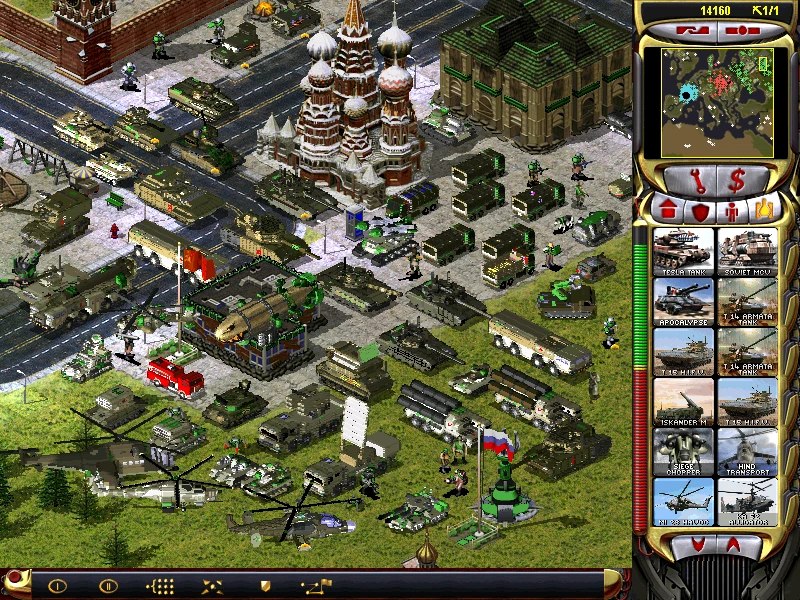Activate the shield guard command
Image resolution: width=800 pixels, height=600 pixels.
point(265,586)
